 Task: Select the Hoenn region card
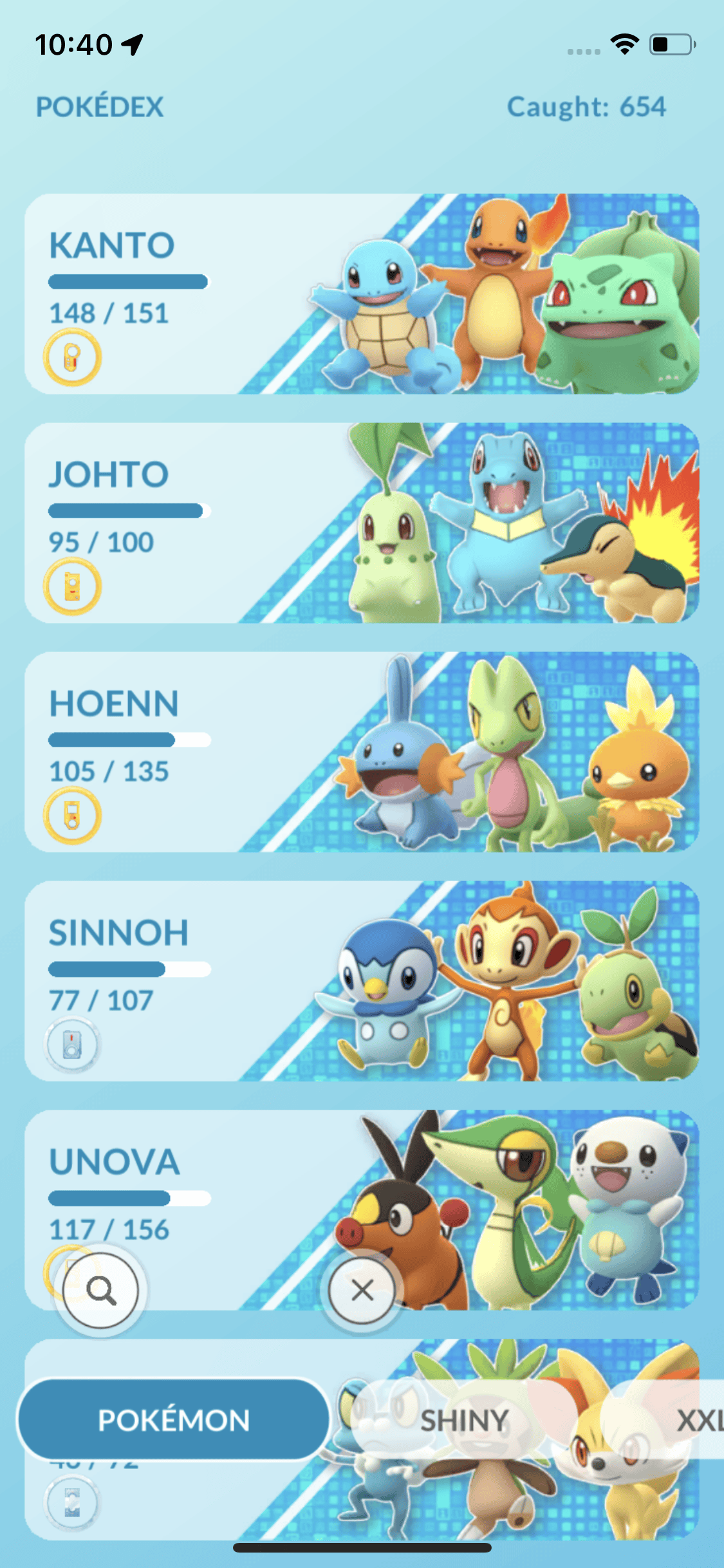click(360, 752)
